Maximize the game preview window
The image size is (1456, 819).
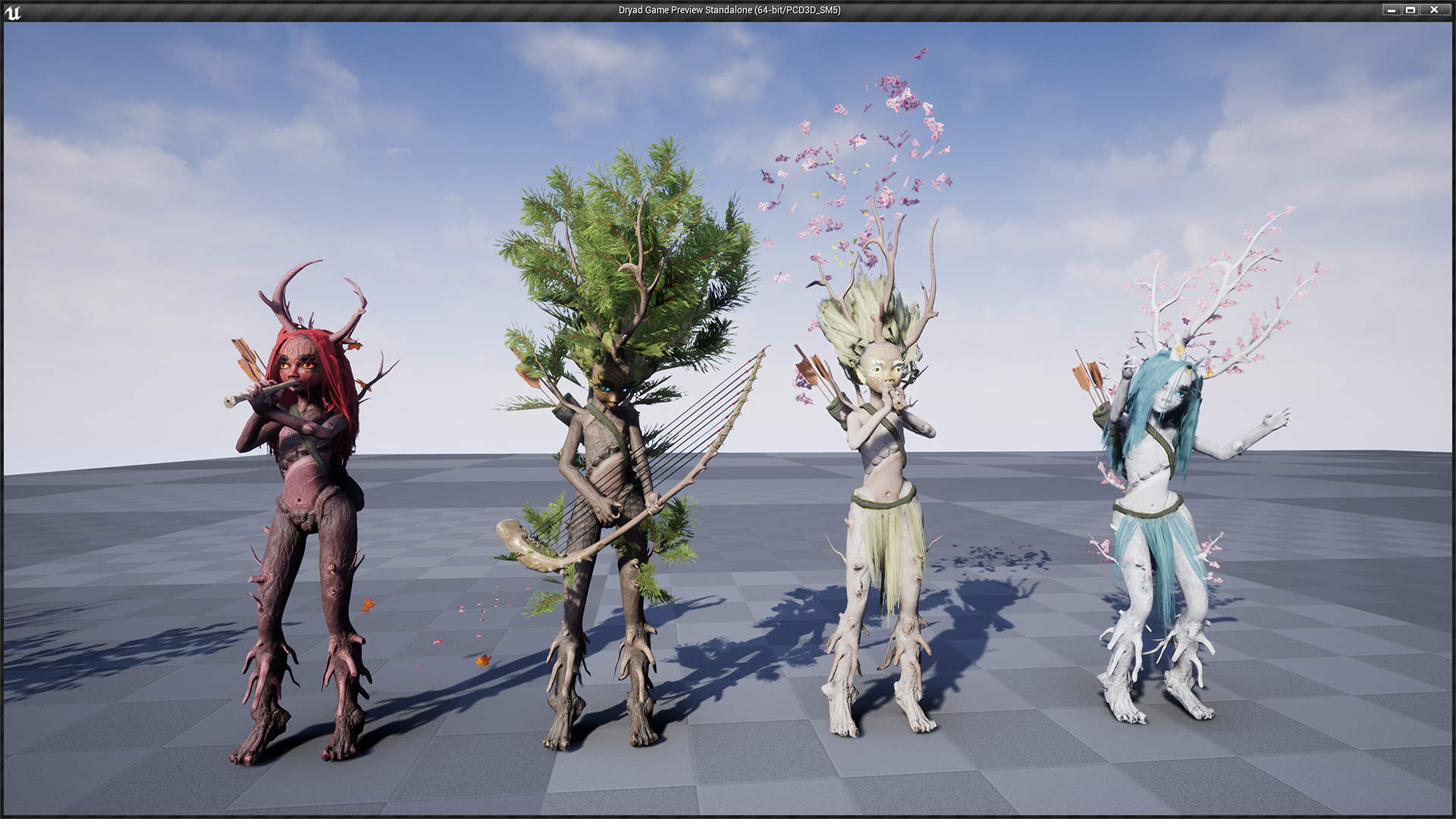pos(1413,10)
